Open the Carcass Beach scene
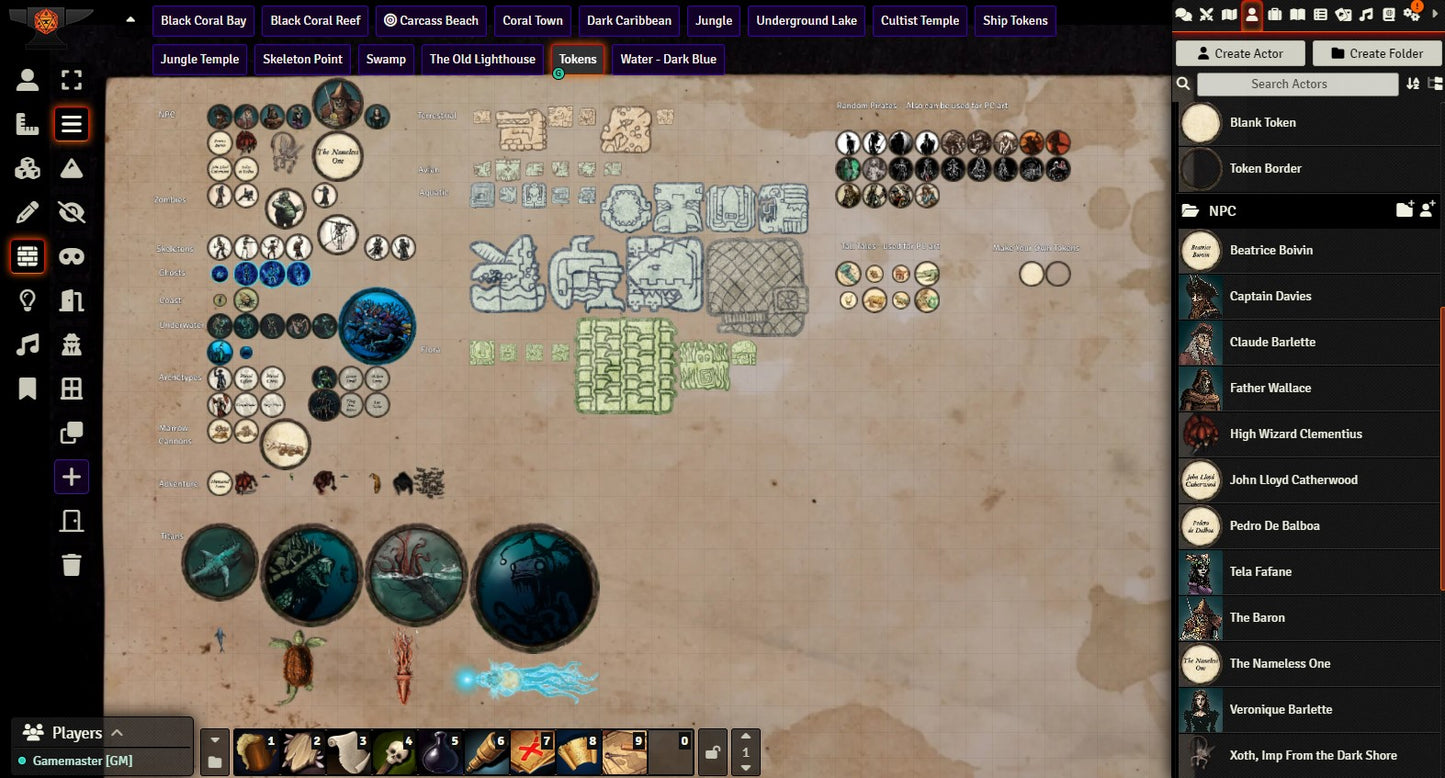 [432, 21]
